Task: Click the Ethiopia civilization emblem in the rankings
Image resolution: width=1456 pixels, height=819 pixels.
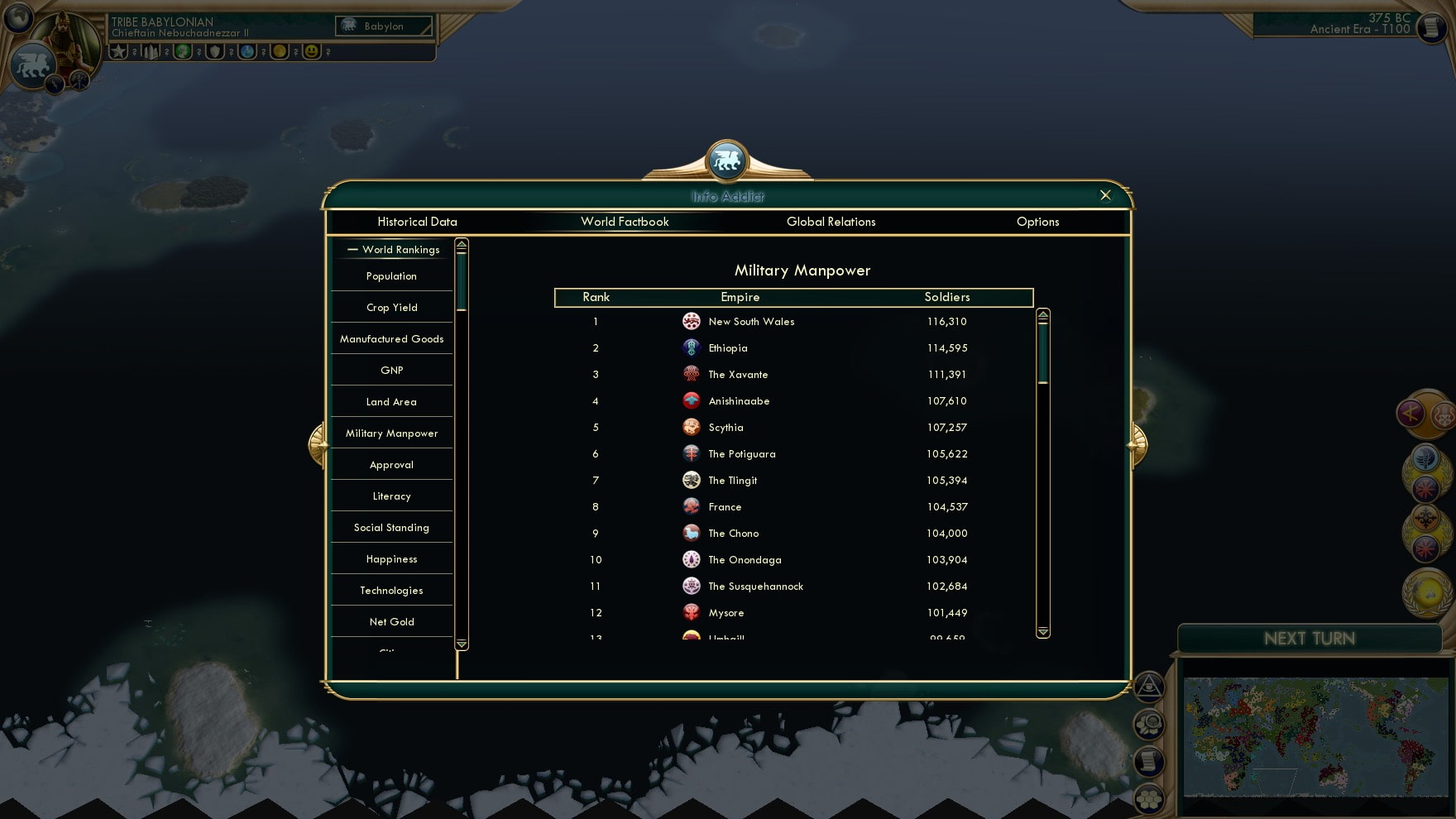Action: coord(692,347)
